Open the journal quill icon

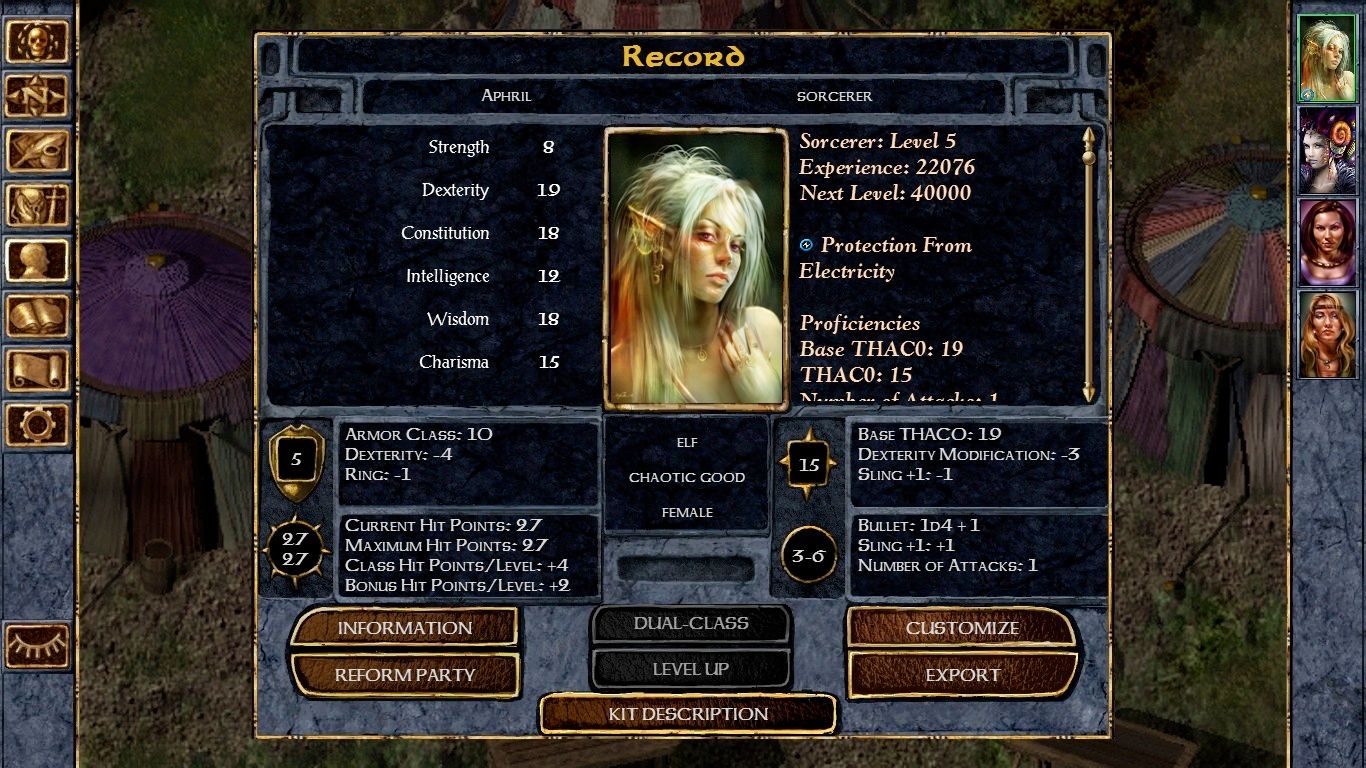coord(38,151)
